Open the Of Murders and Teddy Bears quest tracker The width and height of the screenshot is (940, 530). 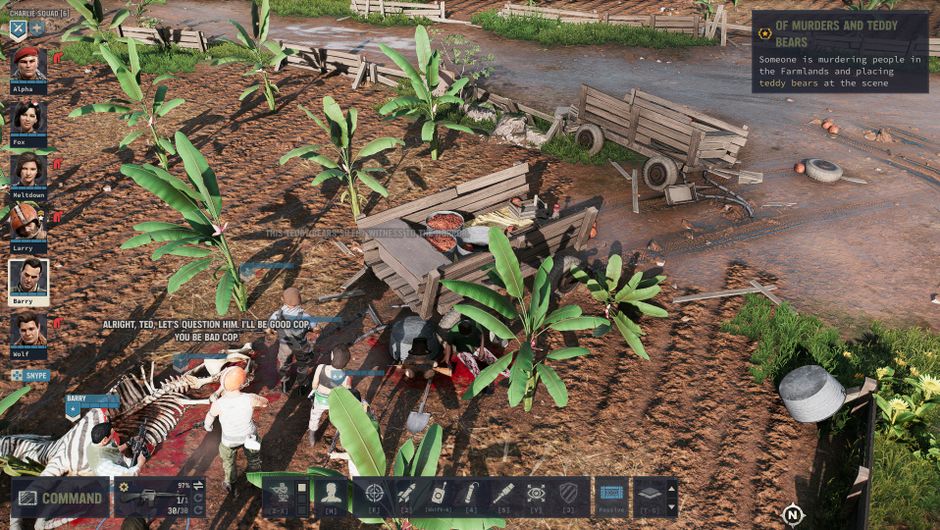pos(839,51)
